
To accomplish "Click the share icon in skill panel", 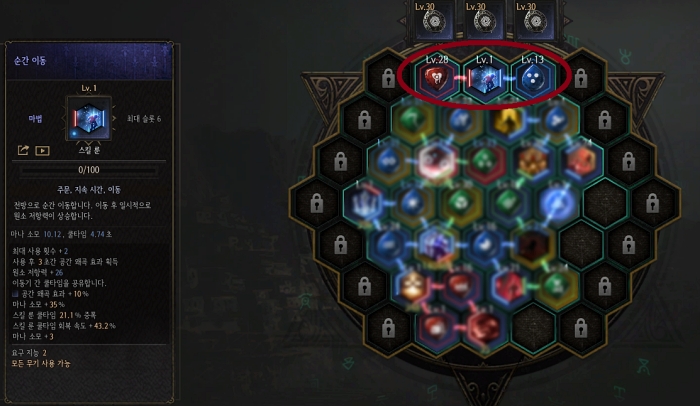I will pos(23,150).
